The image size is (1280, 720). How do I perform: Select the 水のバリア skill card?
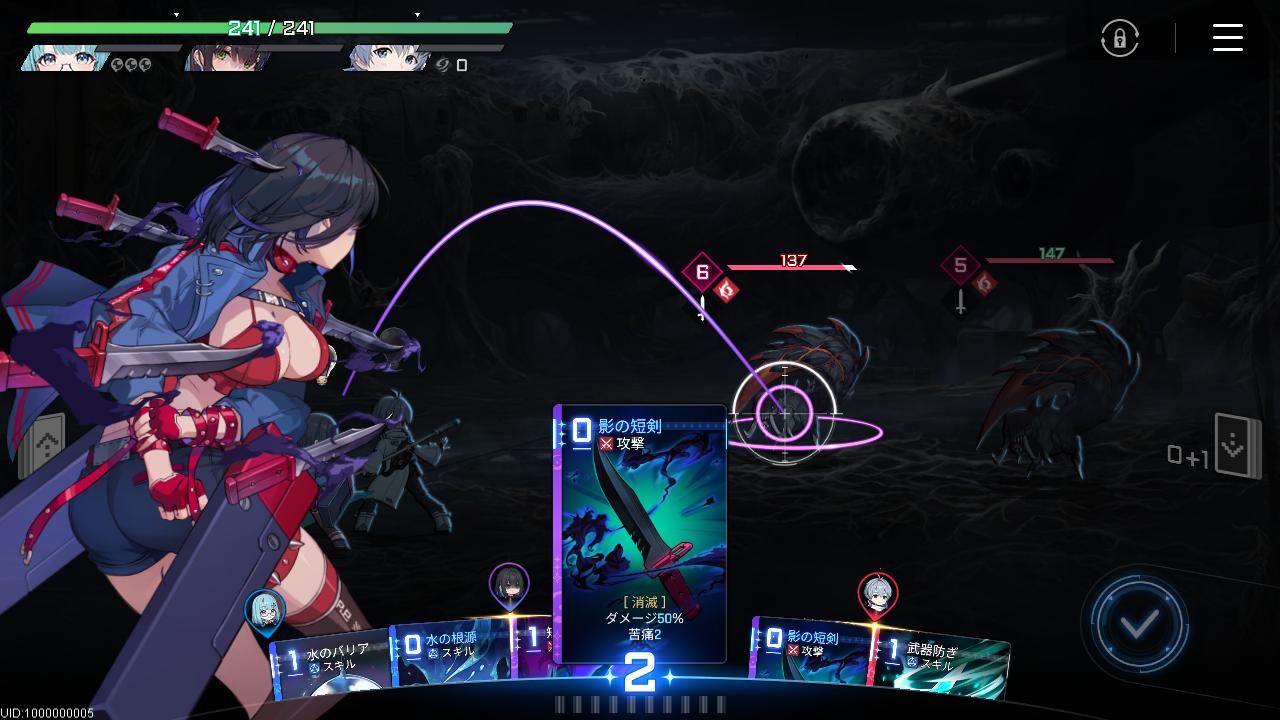pyautogui.click(x=332, y=664)
